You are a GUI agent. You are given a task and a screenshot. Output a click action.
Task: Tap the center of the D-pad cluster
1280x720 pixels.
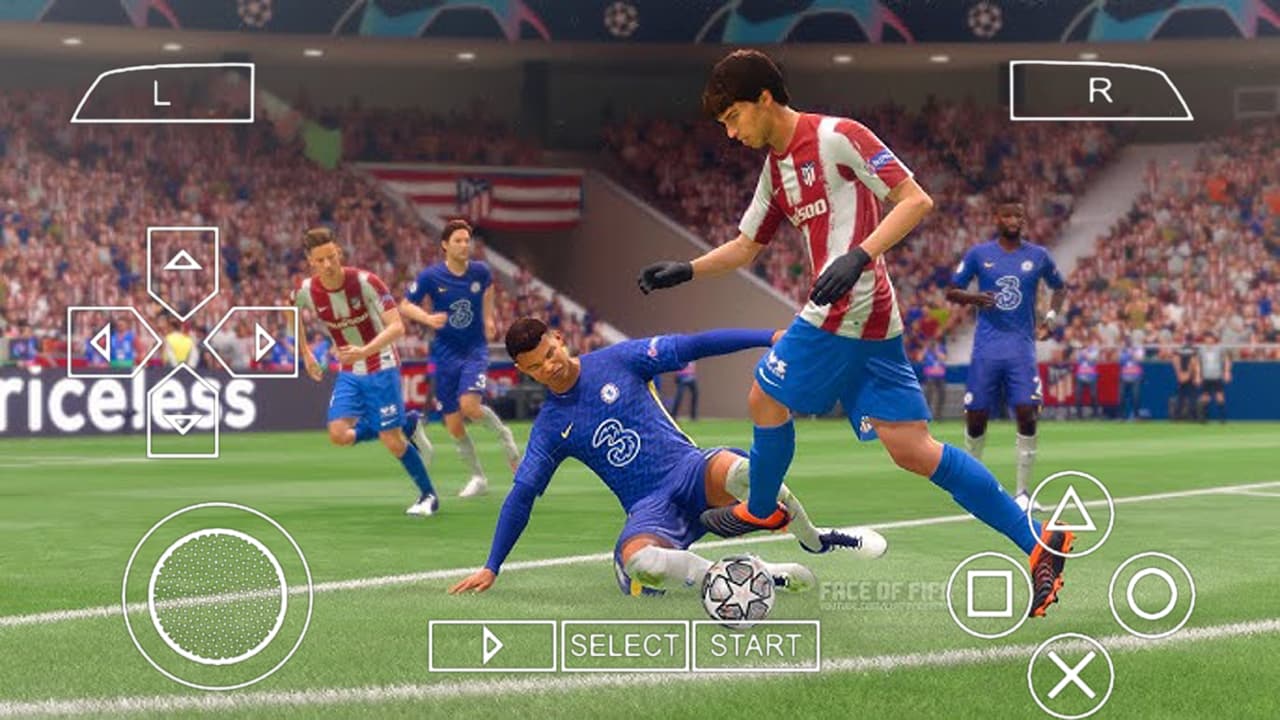[183, 340]
